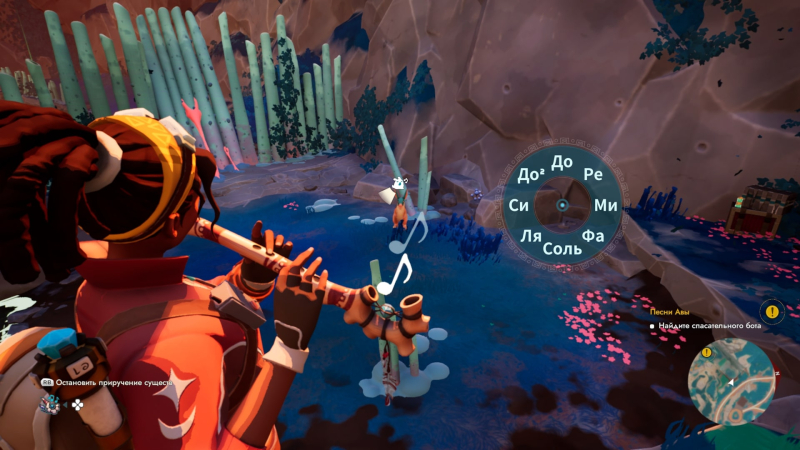Screen dimensions: 800x450
Task: Click the yellow quest marker on the minimap
Action: click(x=706, y=352)
